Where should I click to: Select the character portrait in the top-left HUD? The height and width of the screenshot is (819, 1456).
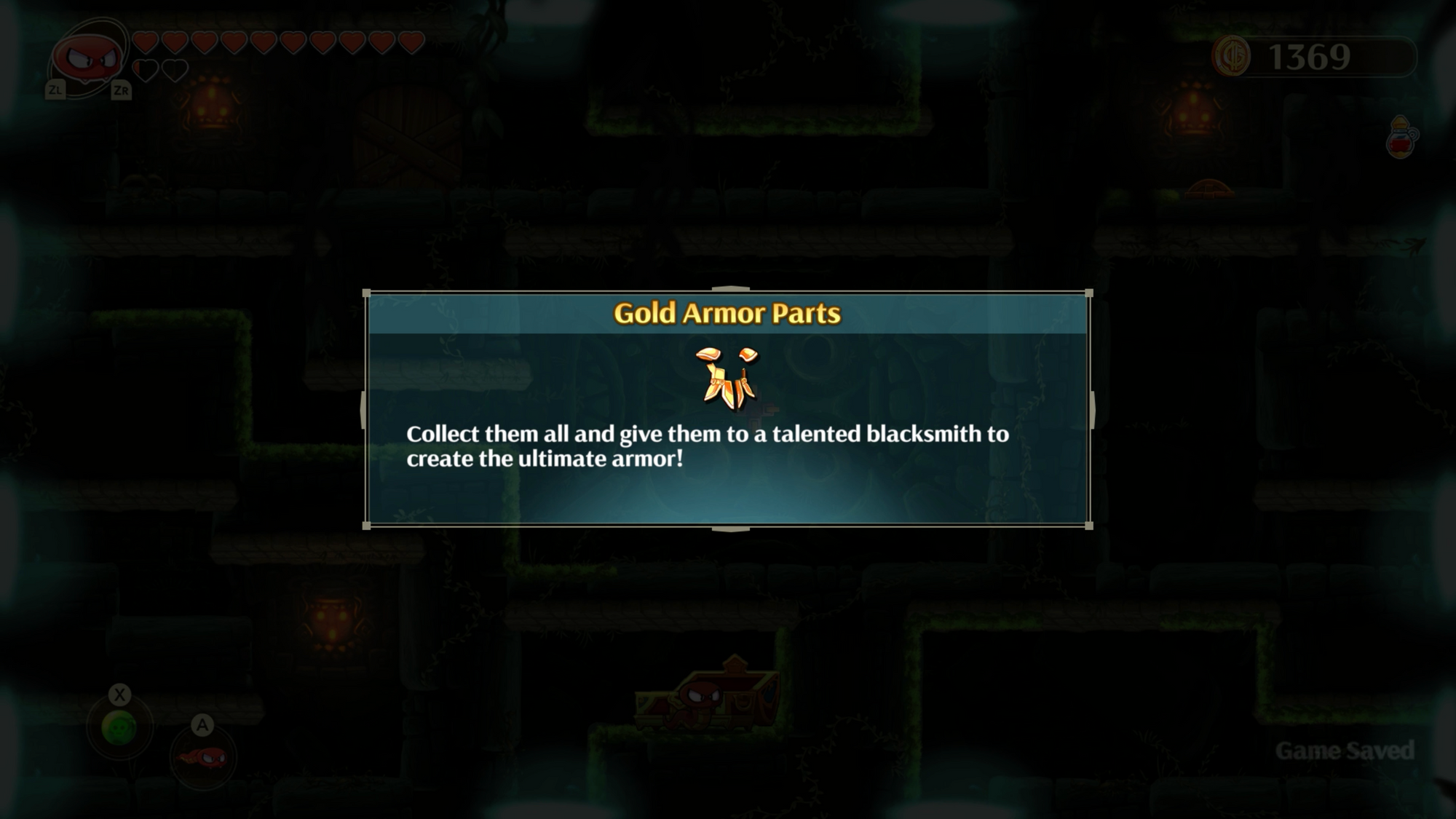(x=87, y=55)
